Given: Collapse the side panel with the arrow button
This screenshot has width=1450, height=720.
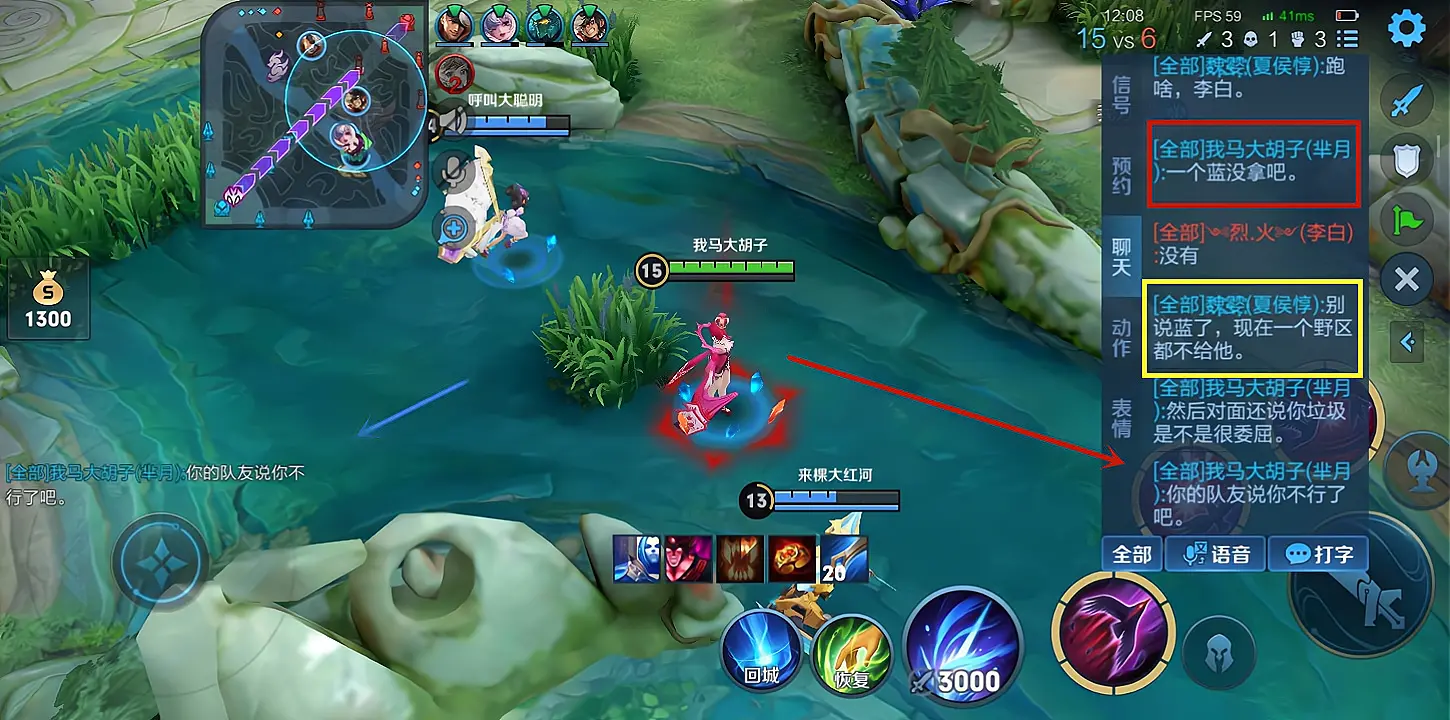Looking at the screenshot, I should point(1408,343).
